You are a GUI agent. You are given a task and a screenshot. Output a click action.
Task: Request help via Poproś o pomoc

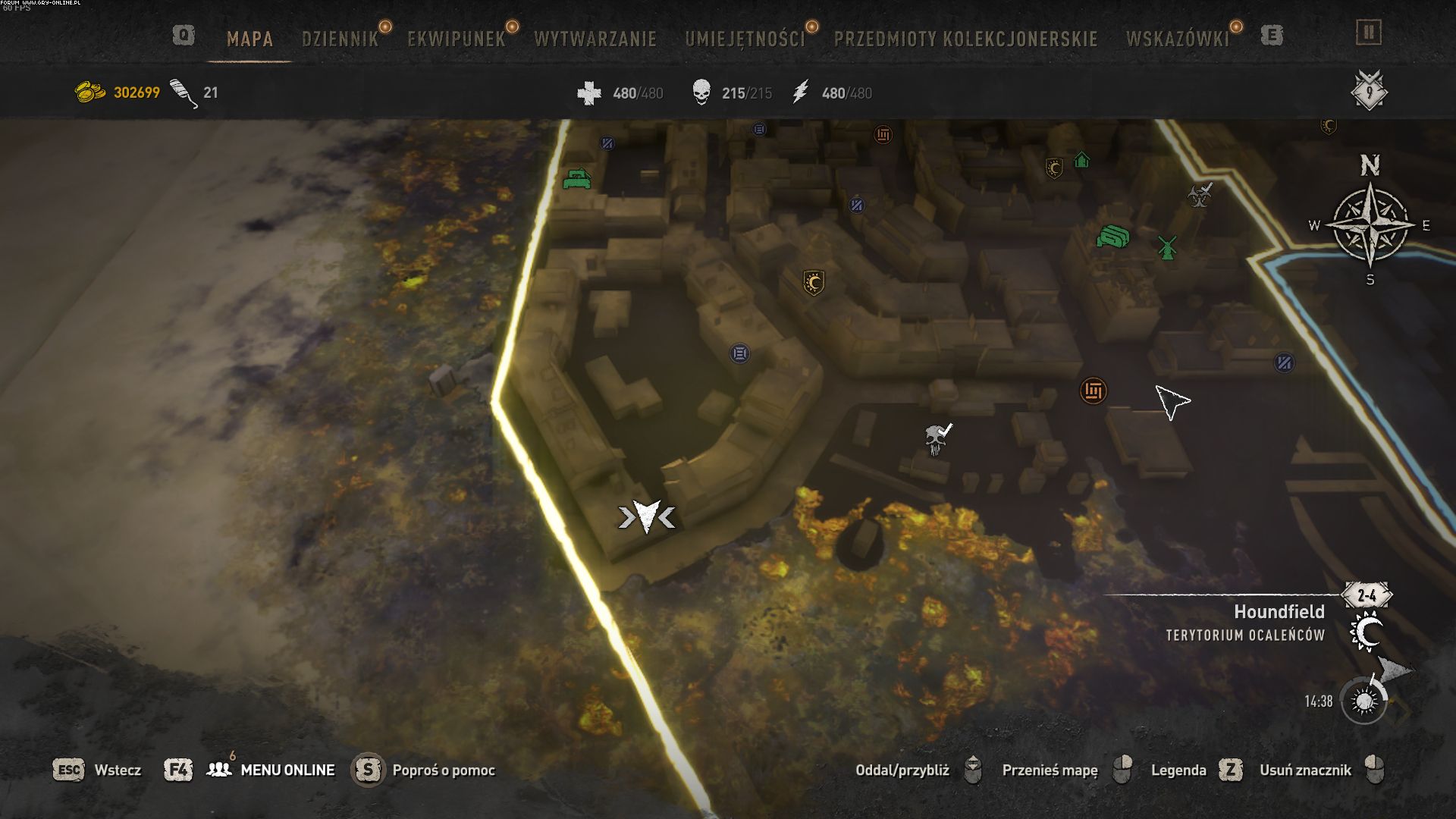pos(444,770)
